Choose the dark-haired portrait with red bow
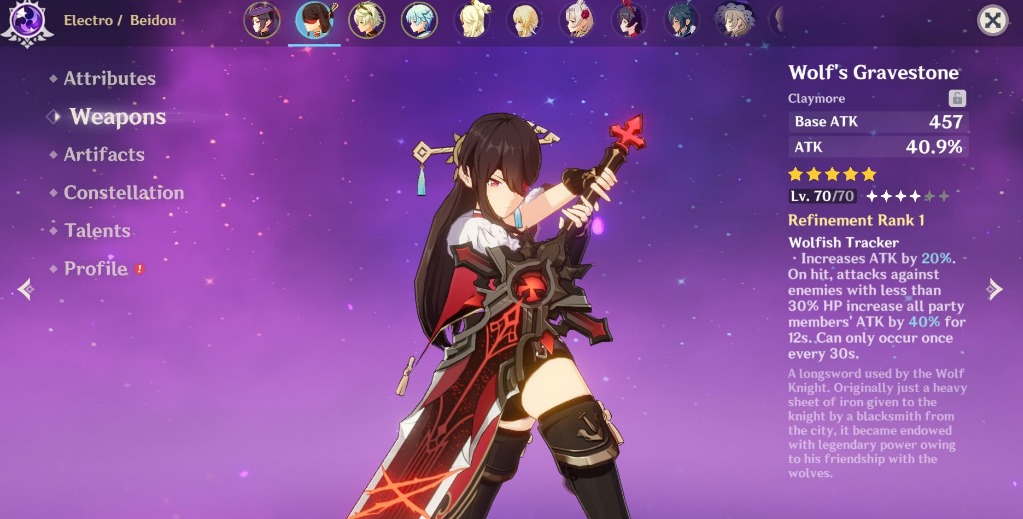Screen dimensions: 1023x519 [629, 20]
